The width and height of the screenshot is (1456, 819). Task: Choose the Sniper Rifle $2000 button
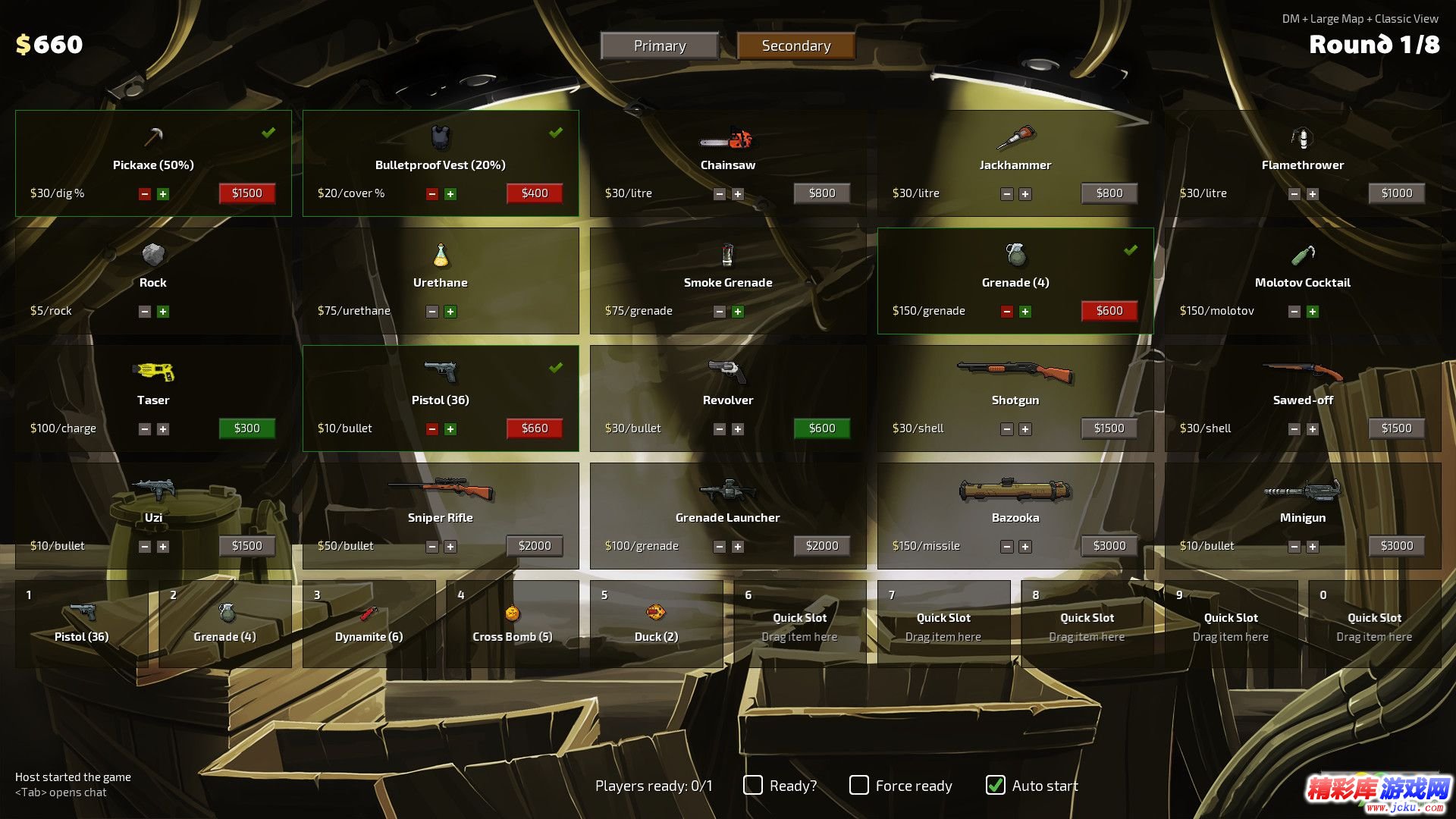pyautogui.click(x=534, y=546)
